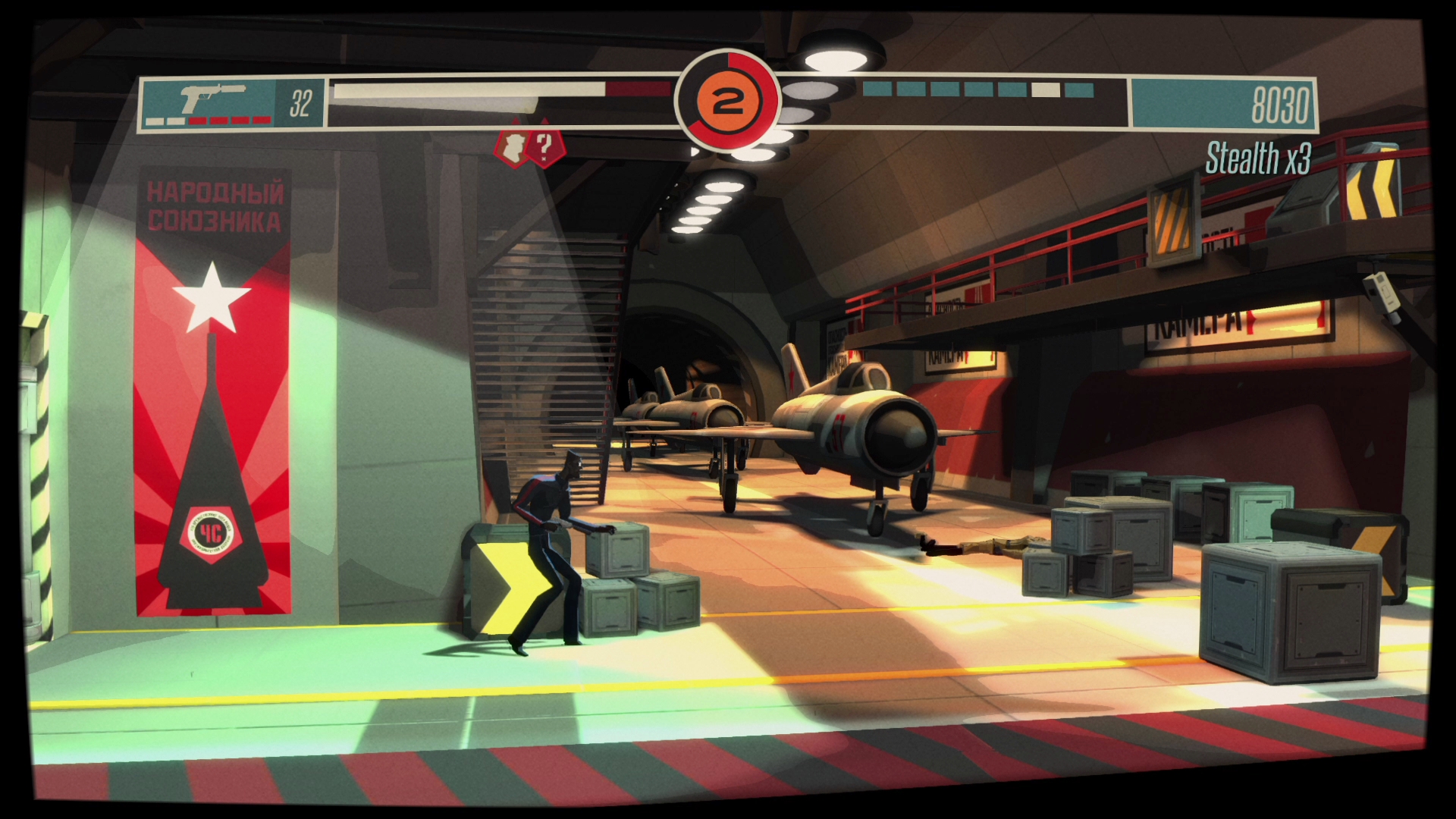Toggle the white stealth multiplier square
Viewport: 1456px width, 819px height.
(1044, 91)
